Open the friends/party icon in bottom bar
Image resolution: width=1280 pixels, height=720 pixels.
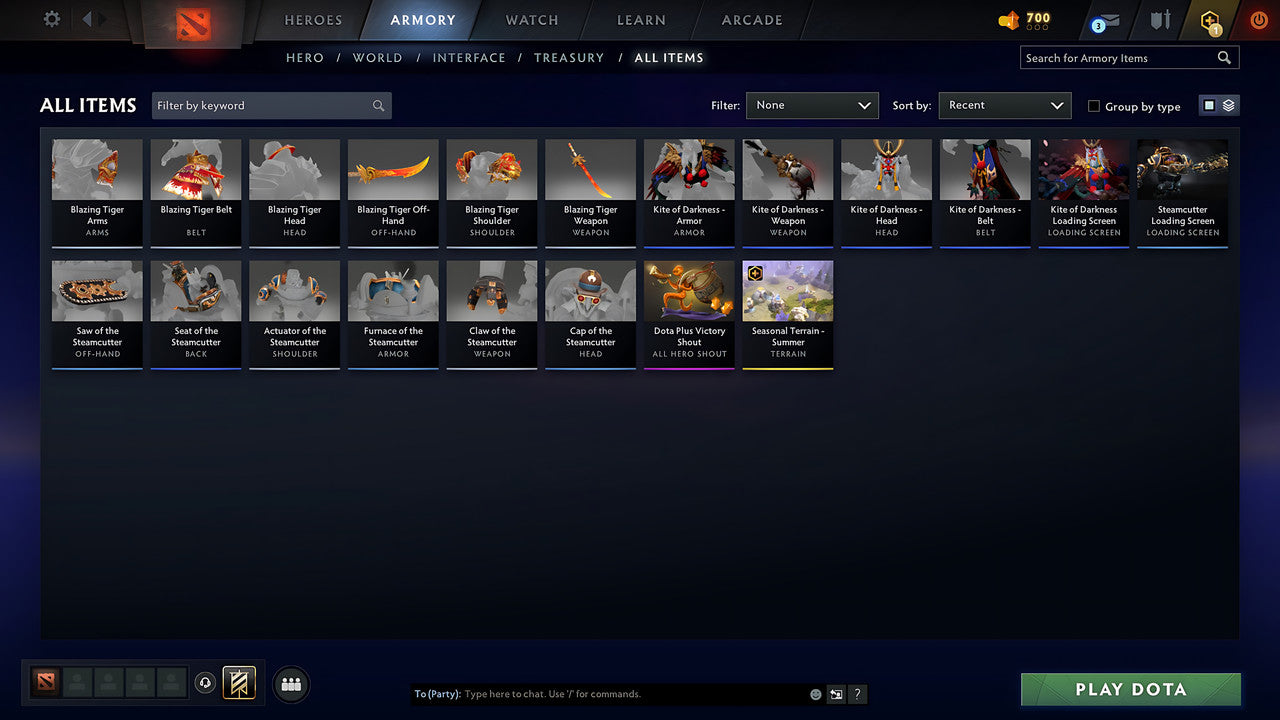click(291, 684)
